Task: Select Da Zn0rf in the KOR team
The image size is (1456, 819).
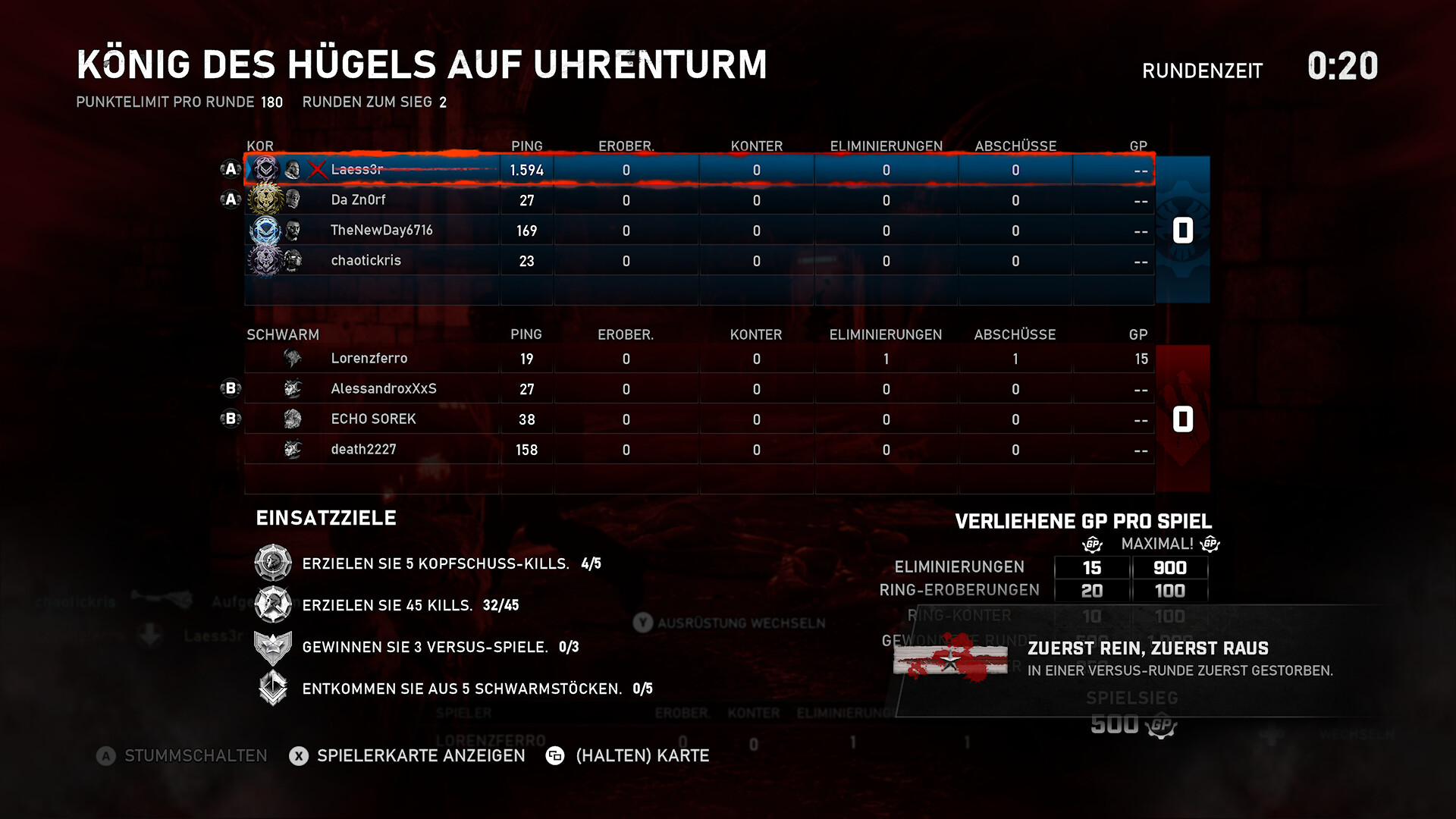Action: tap(358, 200)
